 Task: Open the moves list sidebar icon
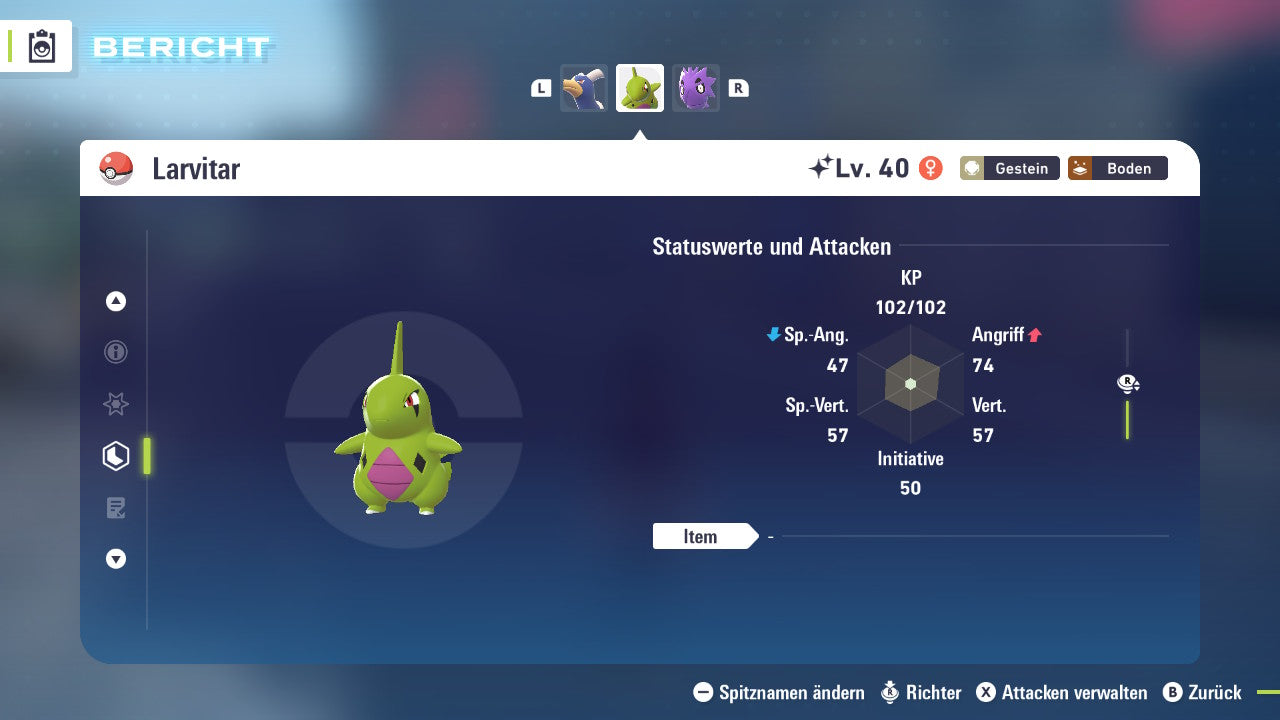tap(115, 507)
